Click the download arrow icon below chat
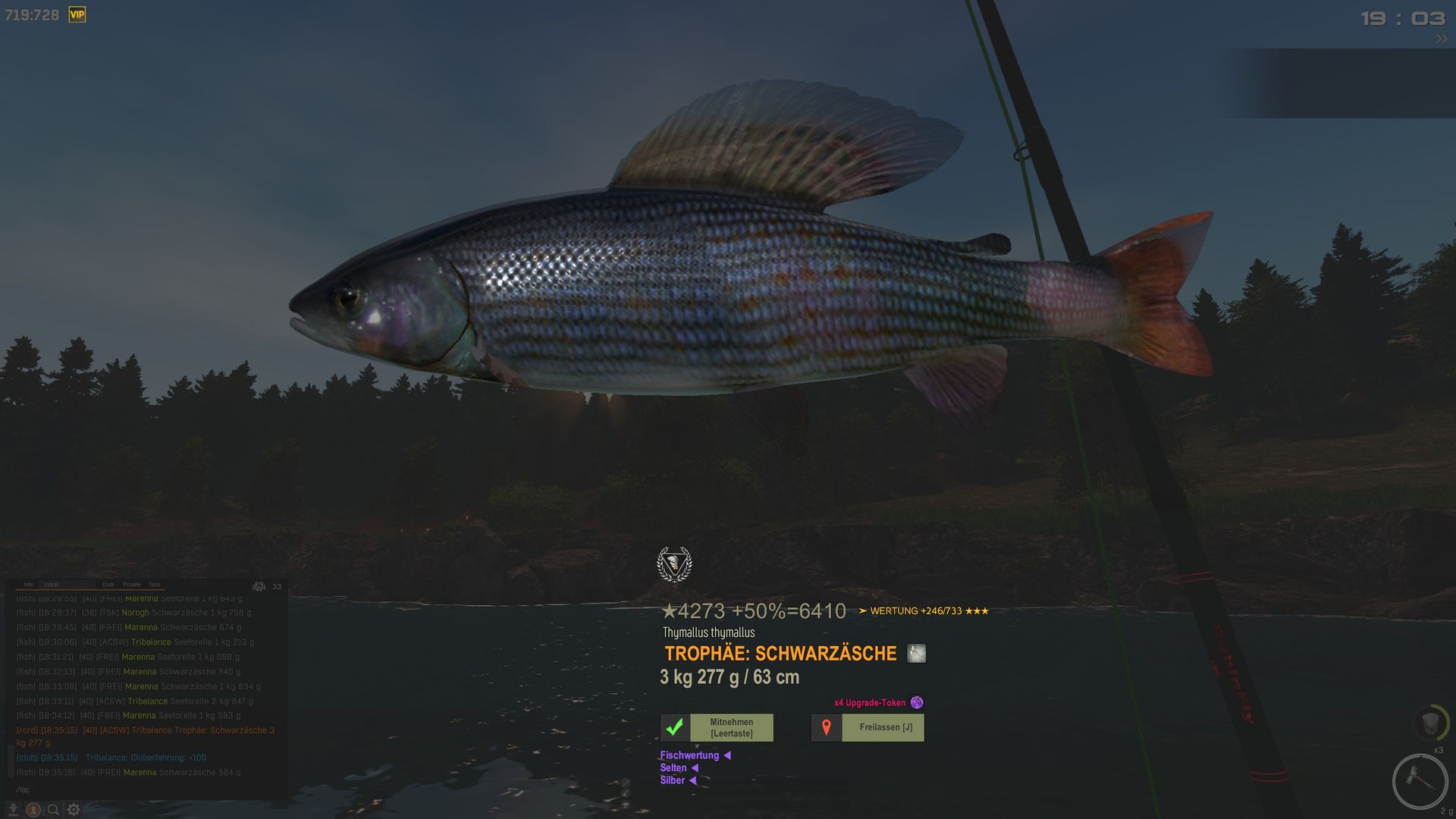This screenshot has width=1456, height=819. [13, 810]
